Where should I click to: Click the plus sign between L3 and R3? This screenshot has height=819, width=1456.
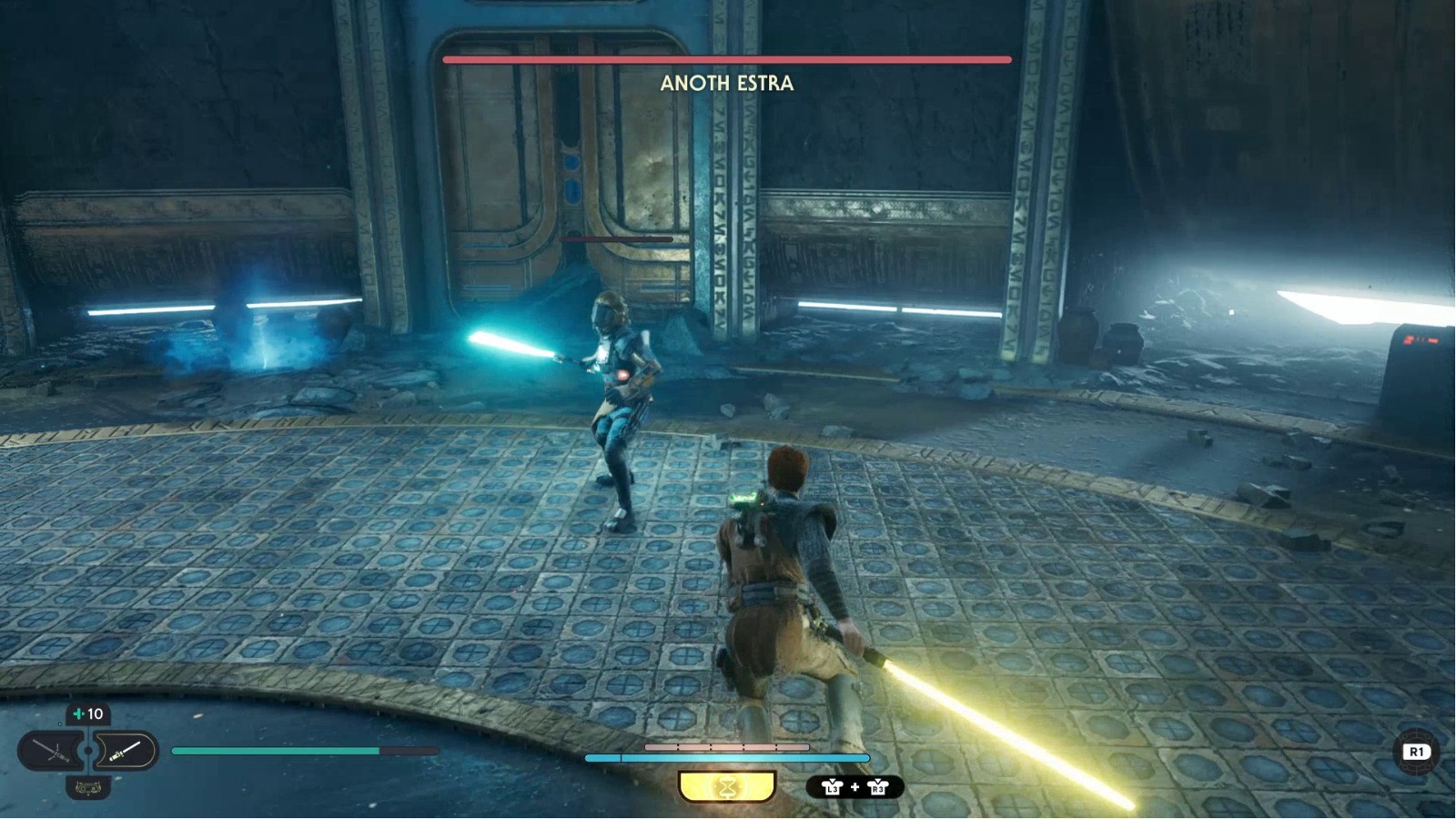[854, 787]
